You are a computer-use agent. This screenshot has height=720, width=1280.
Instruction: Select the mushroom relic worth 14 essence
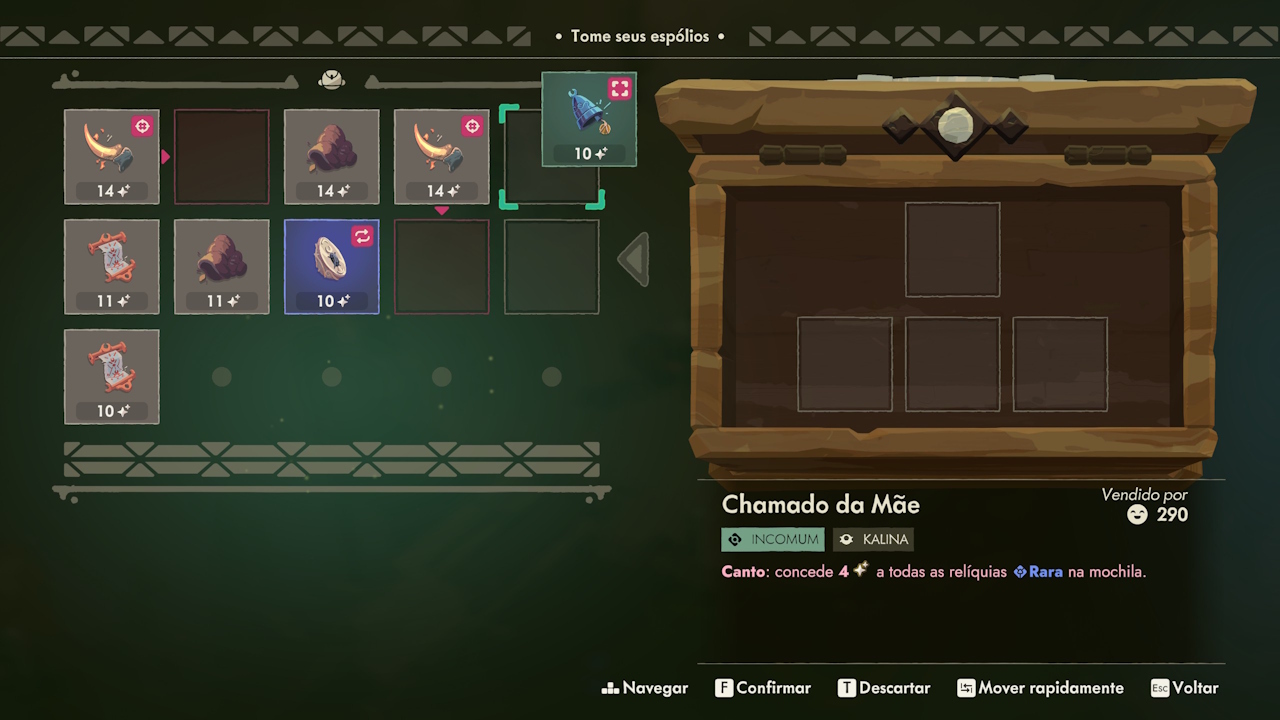click(x=331, y=157)
